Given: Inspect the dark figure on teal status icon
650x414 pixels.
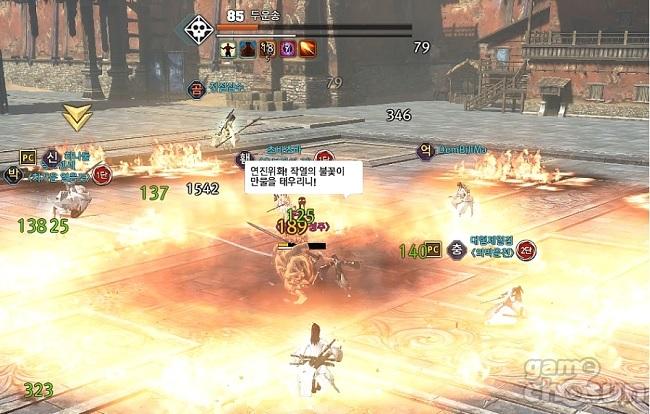Looking at the screenshot, I should (247, 47).
